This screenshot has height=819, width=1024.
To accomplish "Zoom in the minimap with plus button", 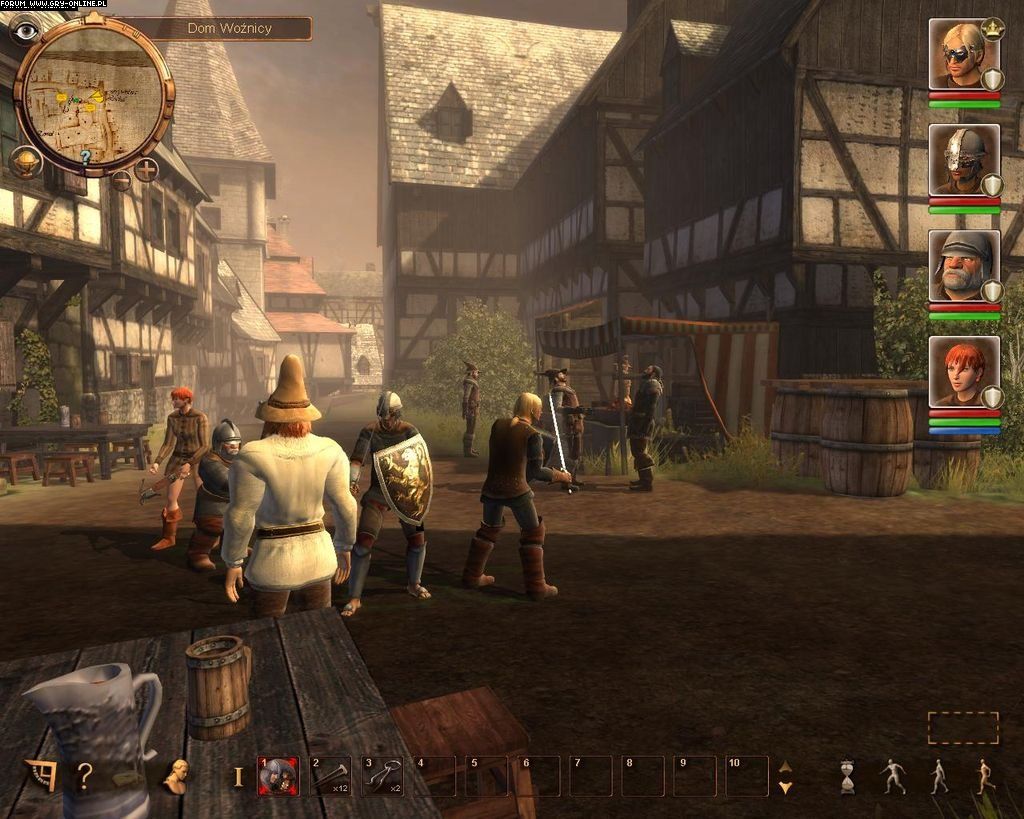I will [x=146, y=169].
